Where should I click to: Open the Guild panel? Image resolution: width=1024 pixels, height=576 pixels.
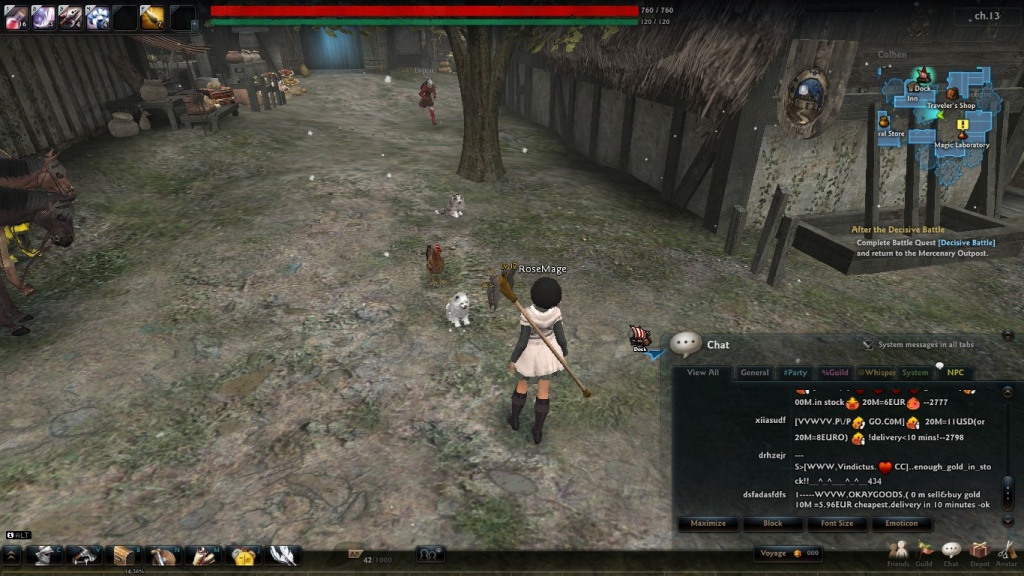click(925, 551)
